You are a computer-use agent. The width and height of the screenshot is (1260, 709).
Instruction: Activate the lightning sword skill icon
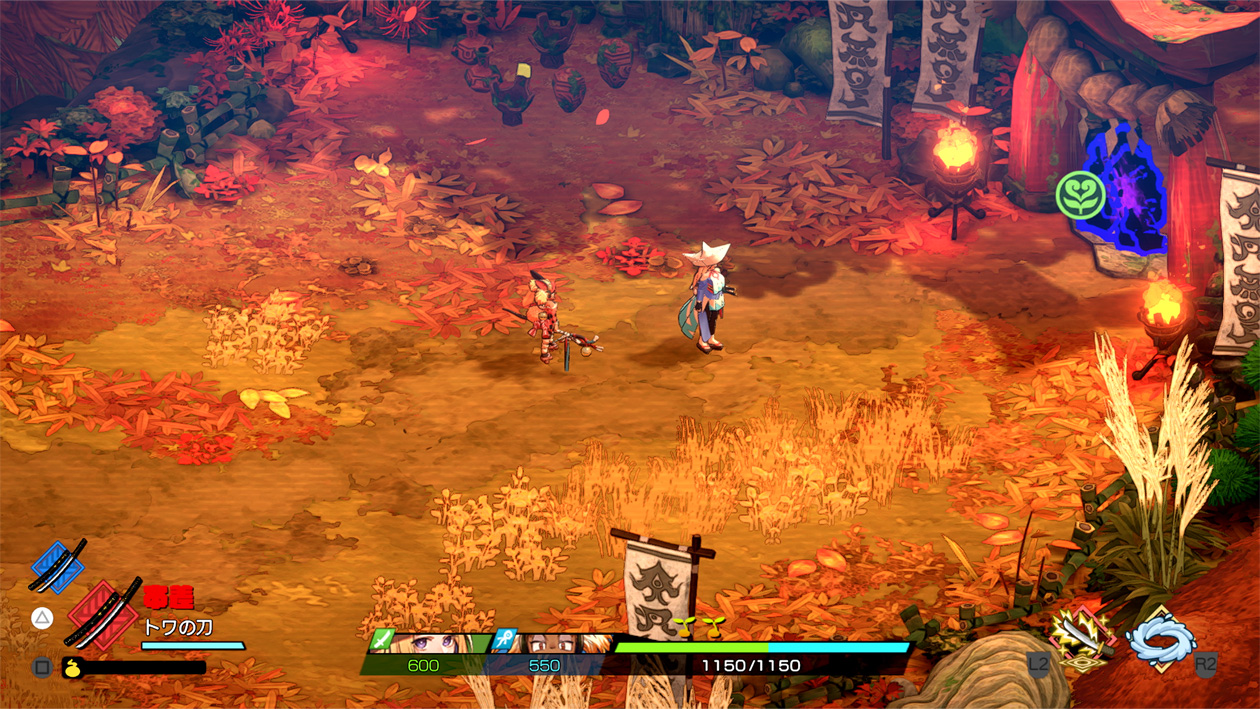tap(1081, 637)
